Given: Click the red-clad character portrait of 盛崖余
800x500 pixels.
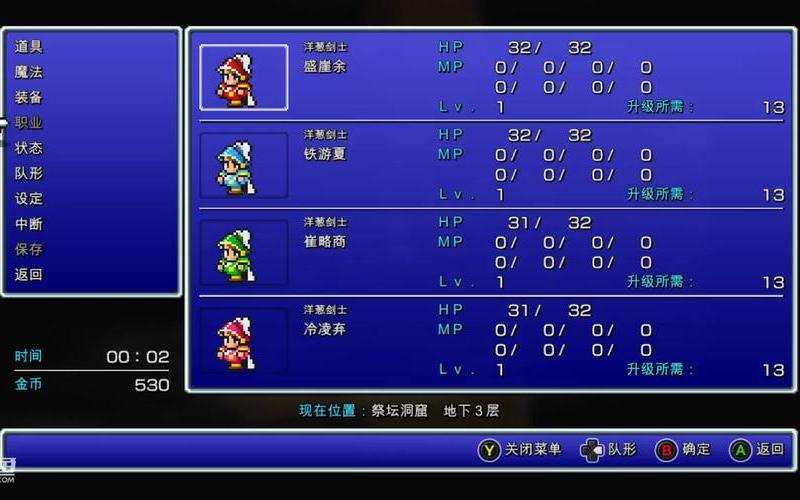Looking at the screenshot, I should pyautogui.click(x=243, y=77).
